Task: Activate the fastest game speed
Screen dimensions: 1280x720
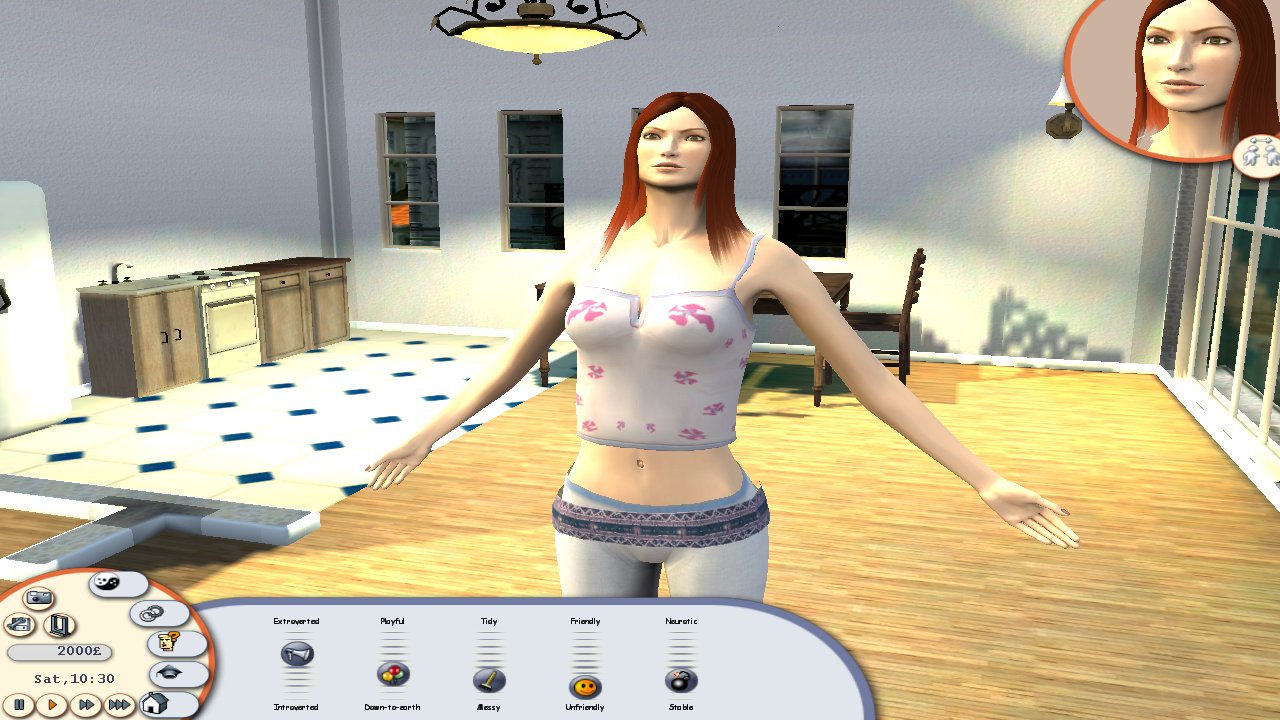Action: tap(120, 704)
